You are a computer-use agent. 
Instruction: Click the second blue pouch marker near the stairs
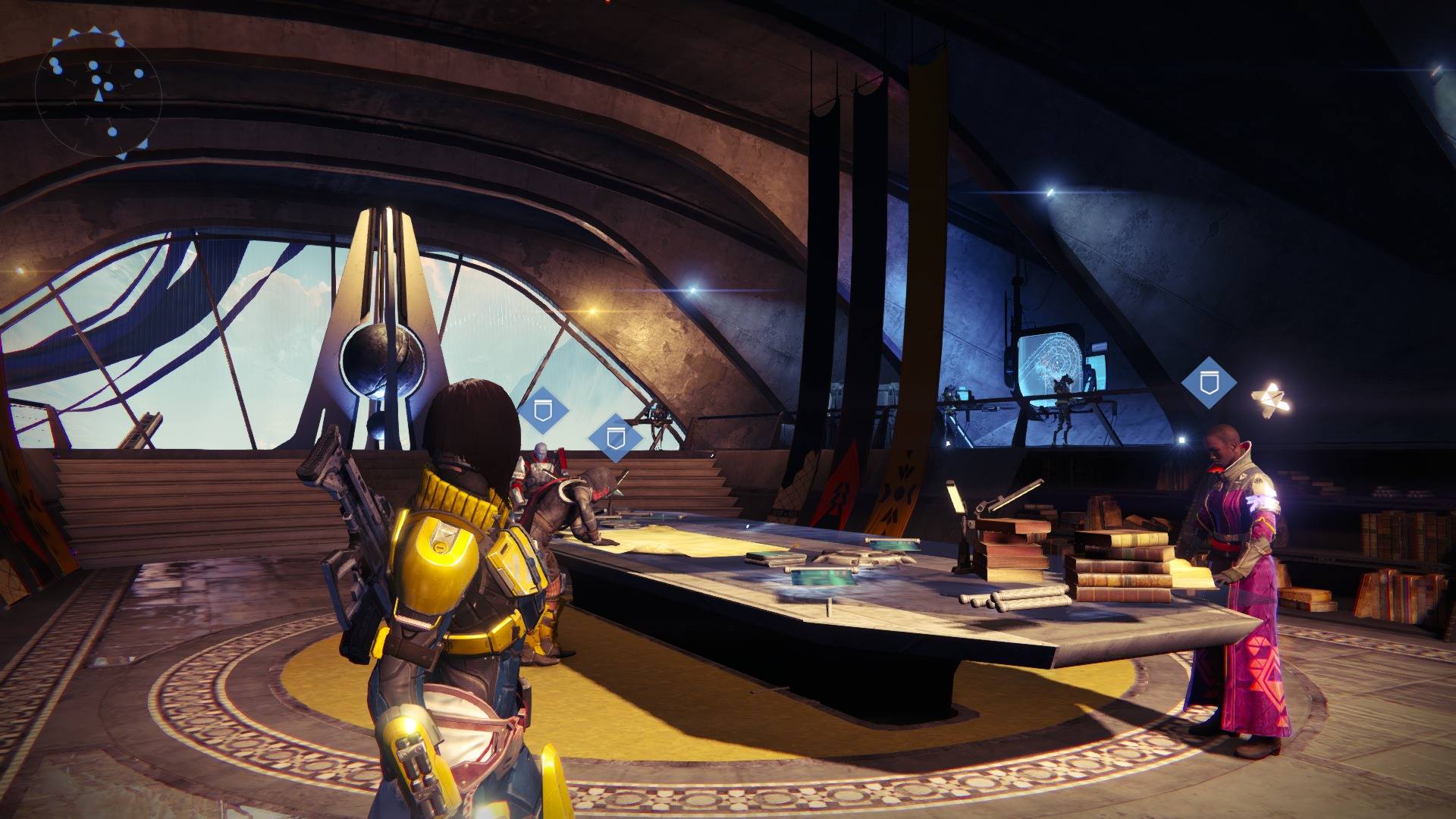click(616, 438)
